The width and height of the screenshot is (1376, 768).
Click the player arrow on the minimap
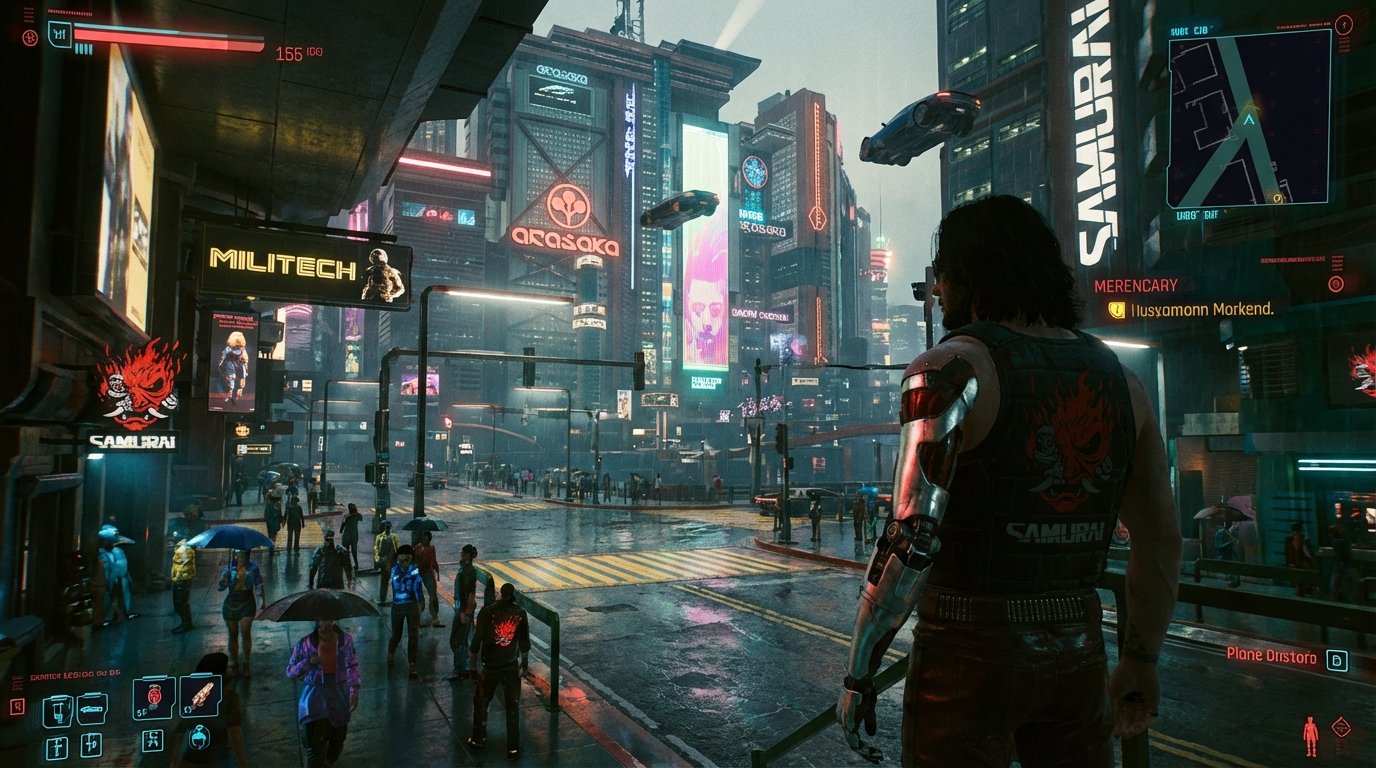[x=1249, y=119]
